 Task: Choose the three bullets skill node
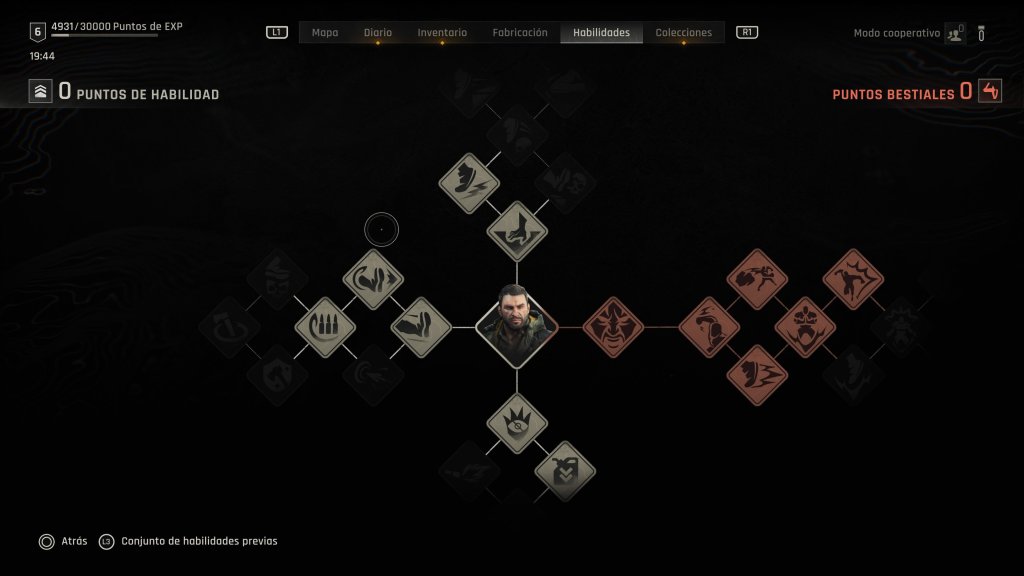click(x=325, y=327)
